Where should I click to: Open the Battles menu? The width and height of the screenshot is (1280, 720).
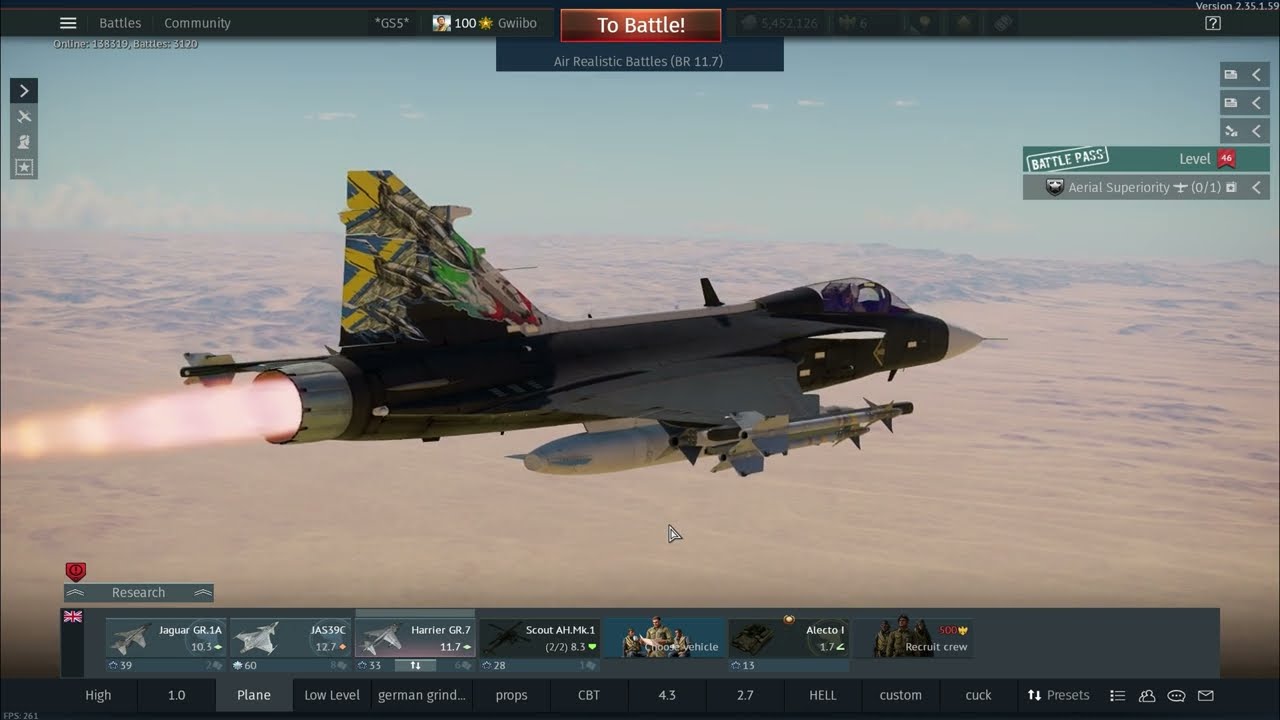tap(120, 23)
